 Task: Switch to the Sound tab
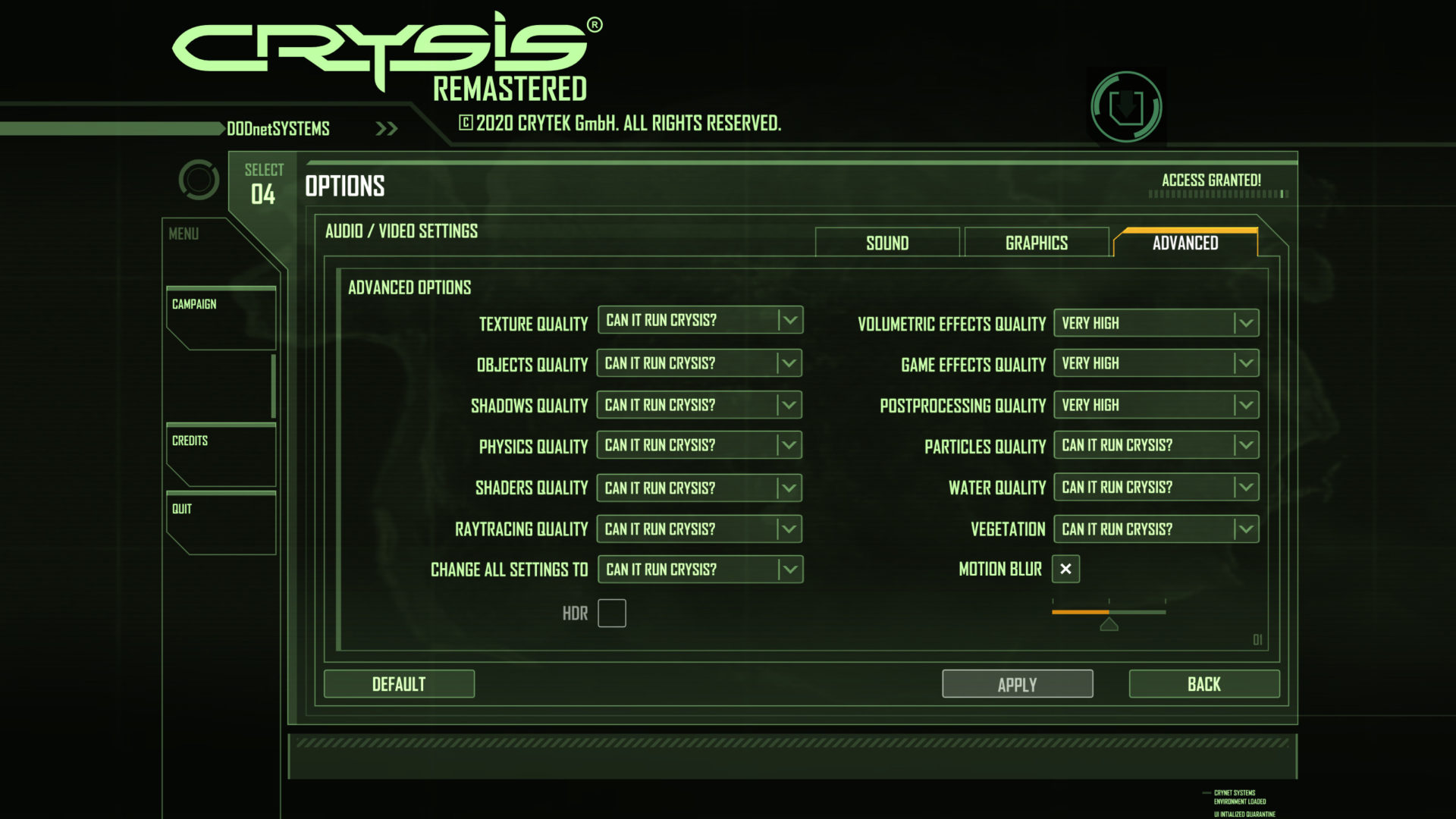886,243
